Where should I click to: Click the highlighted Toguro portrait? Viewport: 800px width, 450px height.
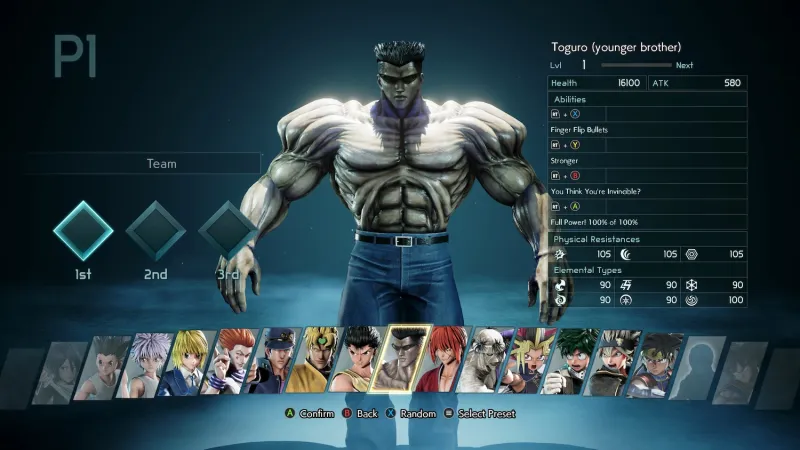click(400, 360)
